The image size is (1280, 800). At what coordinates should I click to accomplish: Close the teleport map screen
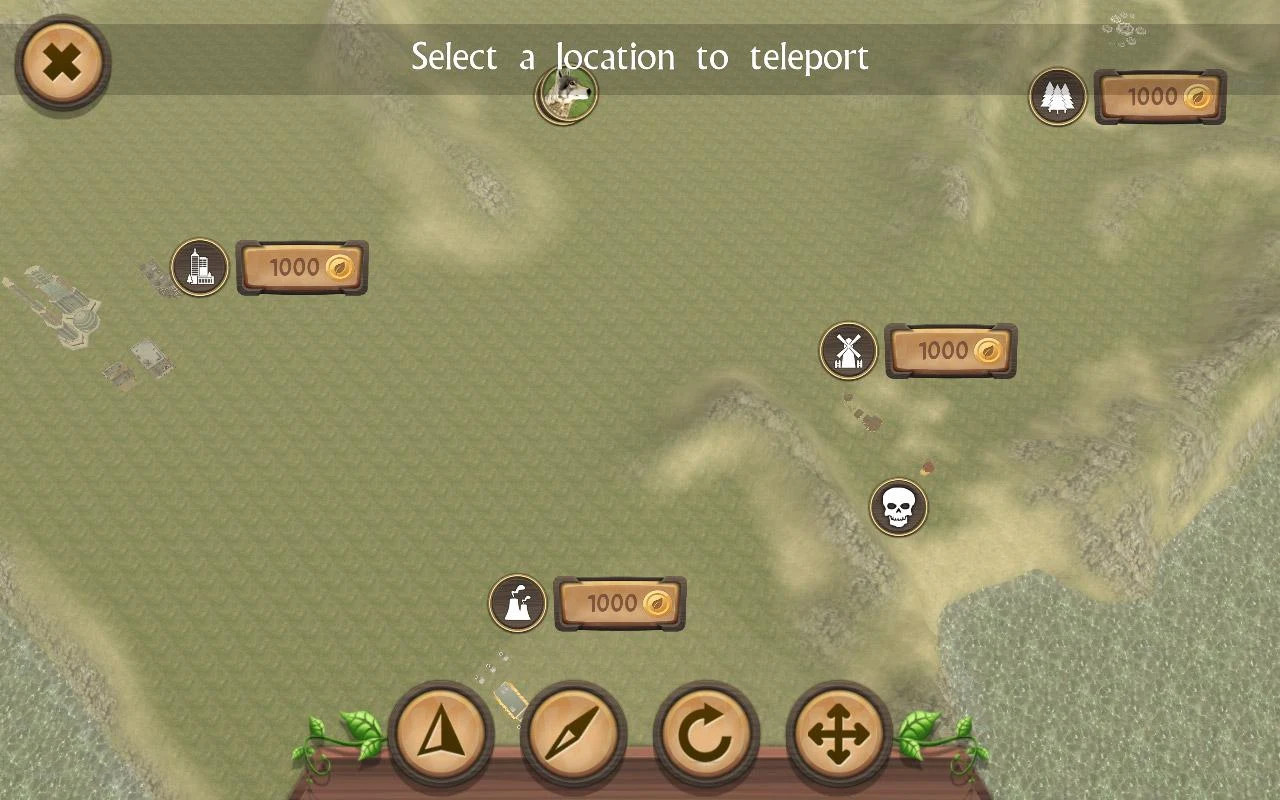[x=62, y=63]
